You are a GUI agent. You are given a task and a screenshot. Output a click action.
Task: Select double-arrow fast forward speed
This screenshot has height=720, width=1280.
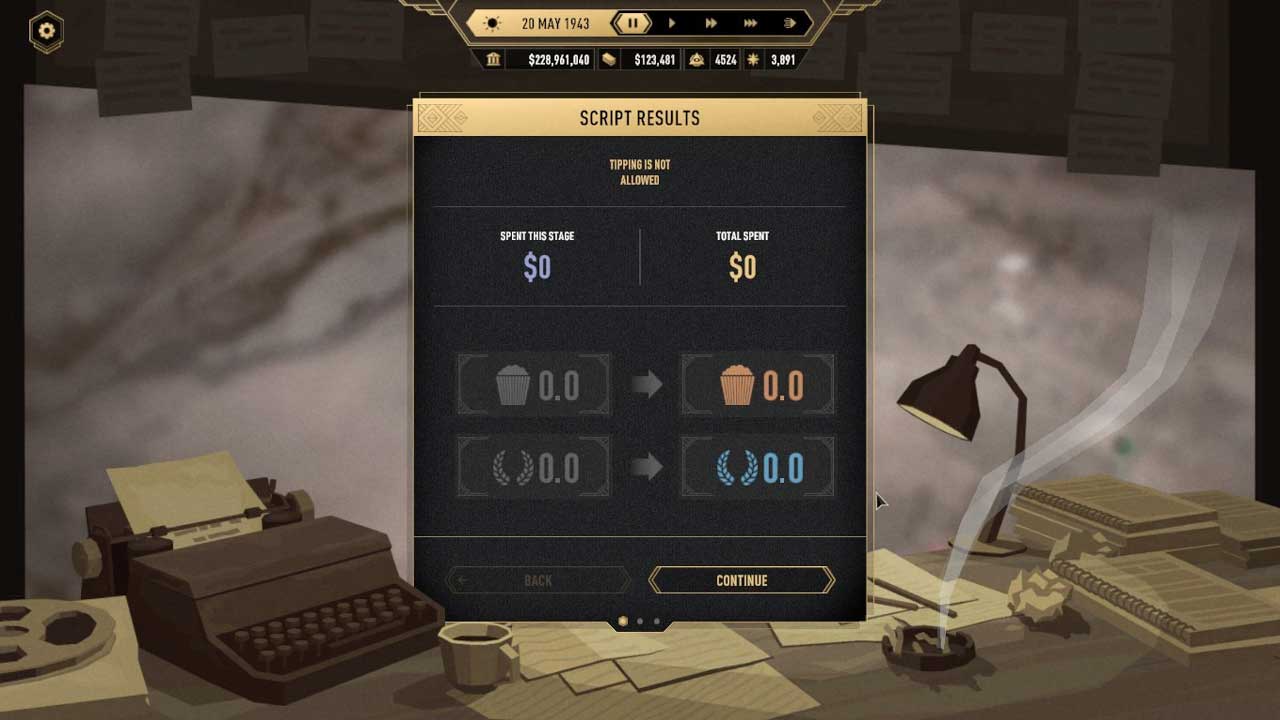[x=711, y=23]
